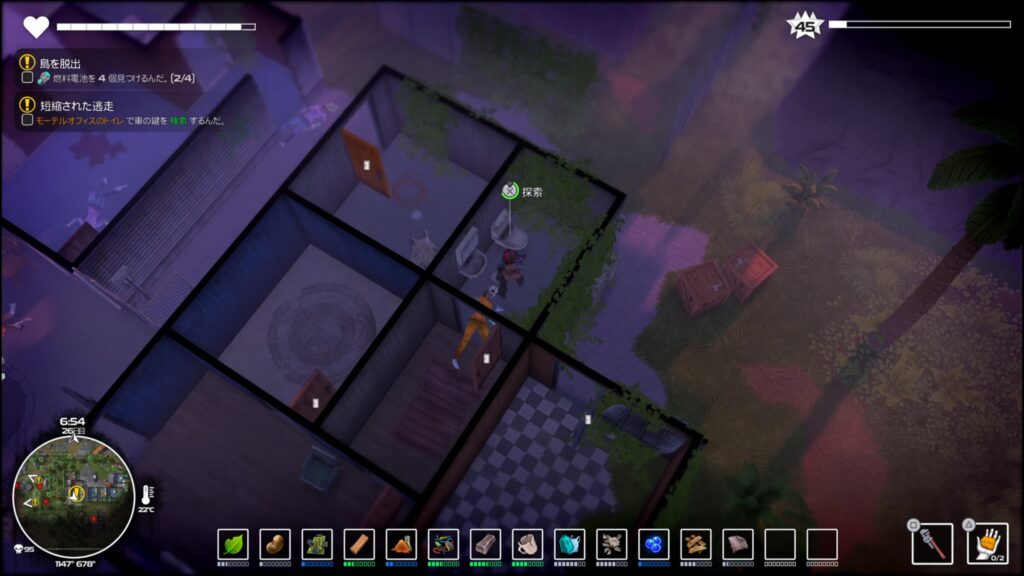Select the green leaf hotbar slot

point(233,544)
